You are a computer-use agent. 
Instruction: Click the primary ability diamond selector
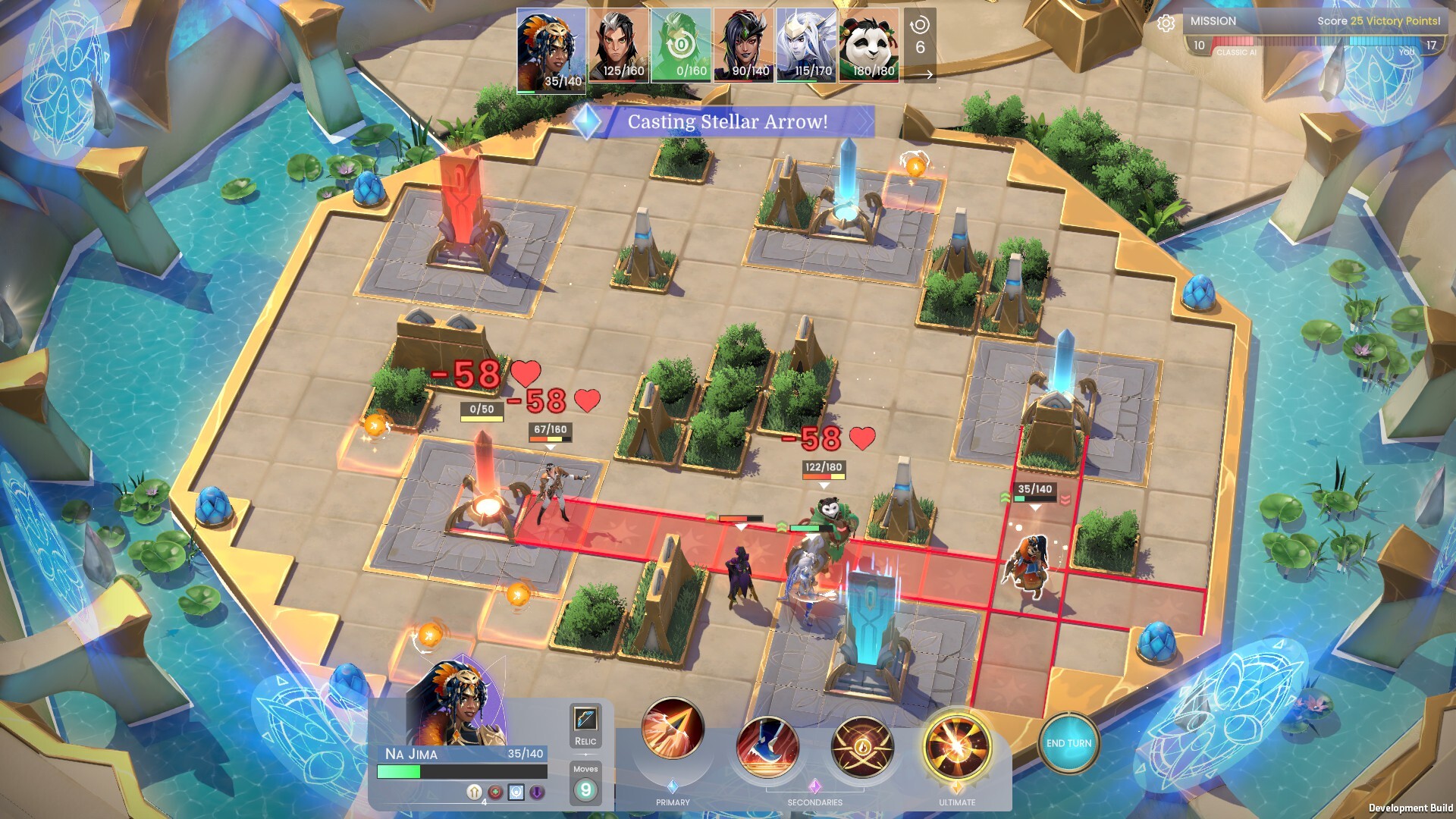click(673, 786)
